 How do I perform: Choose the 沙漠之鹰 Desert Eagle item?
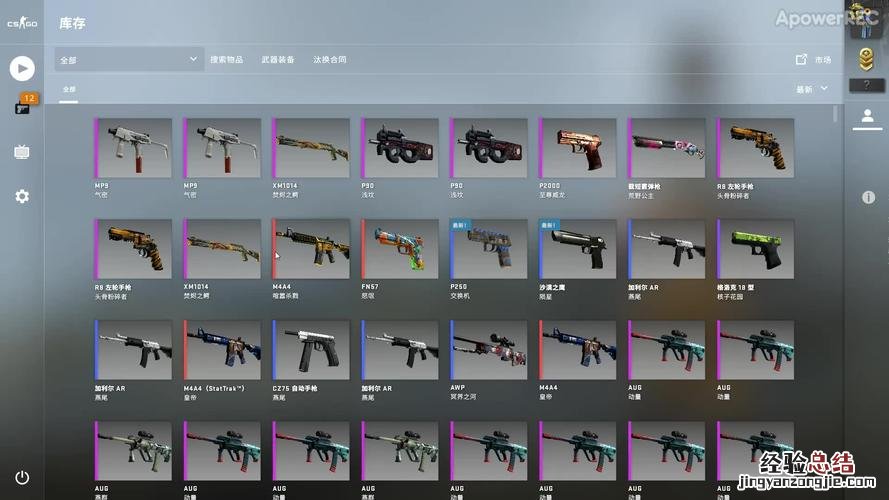click(x=578, y=249)
